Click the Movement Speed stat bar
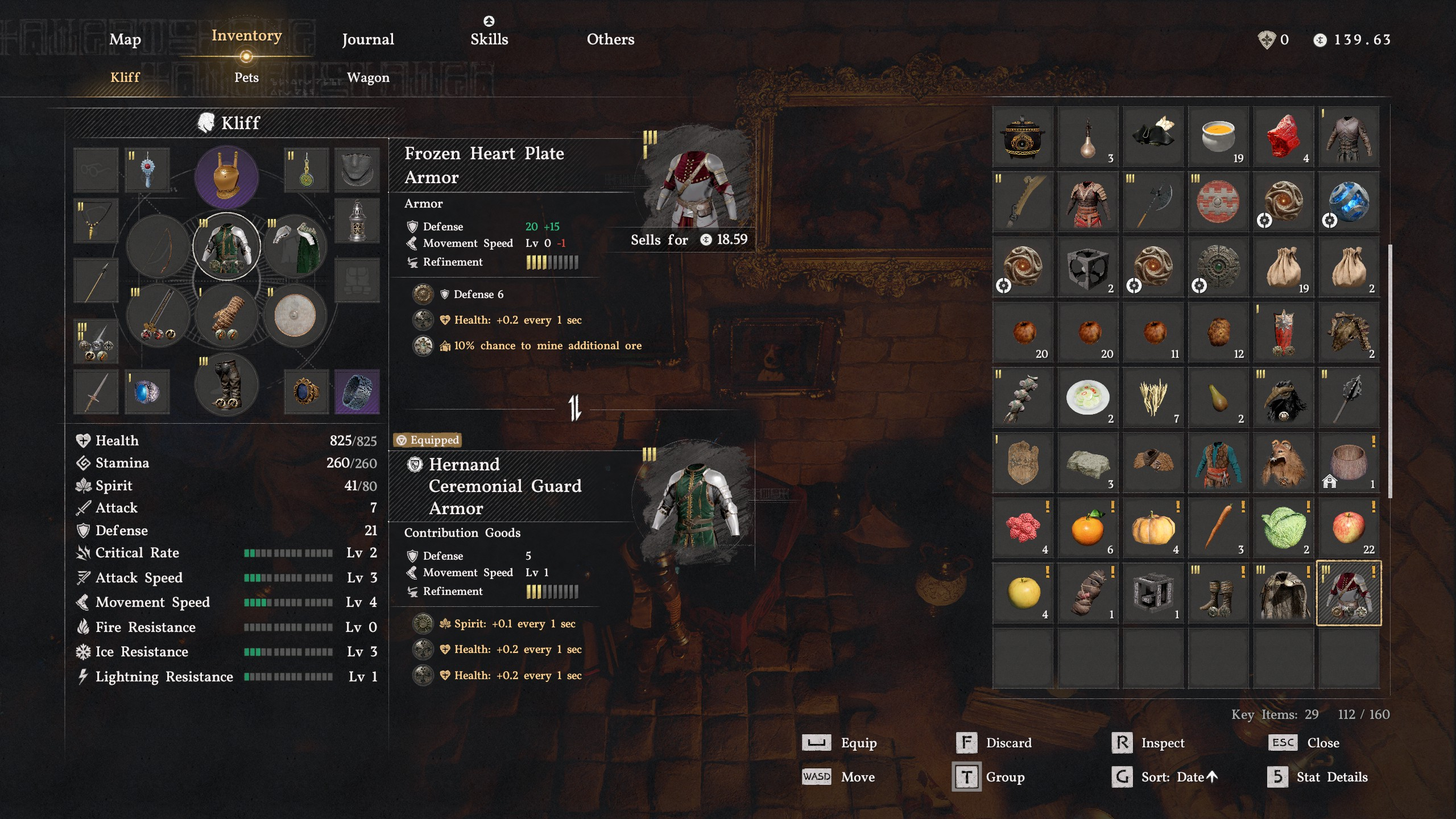The image size is (1456, 819). click(x=287, y=602)
